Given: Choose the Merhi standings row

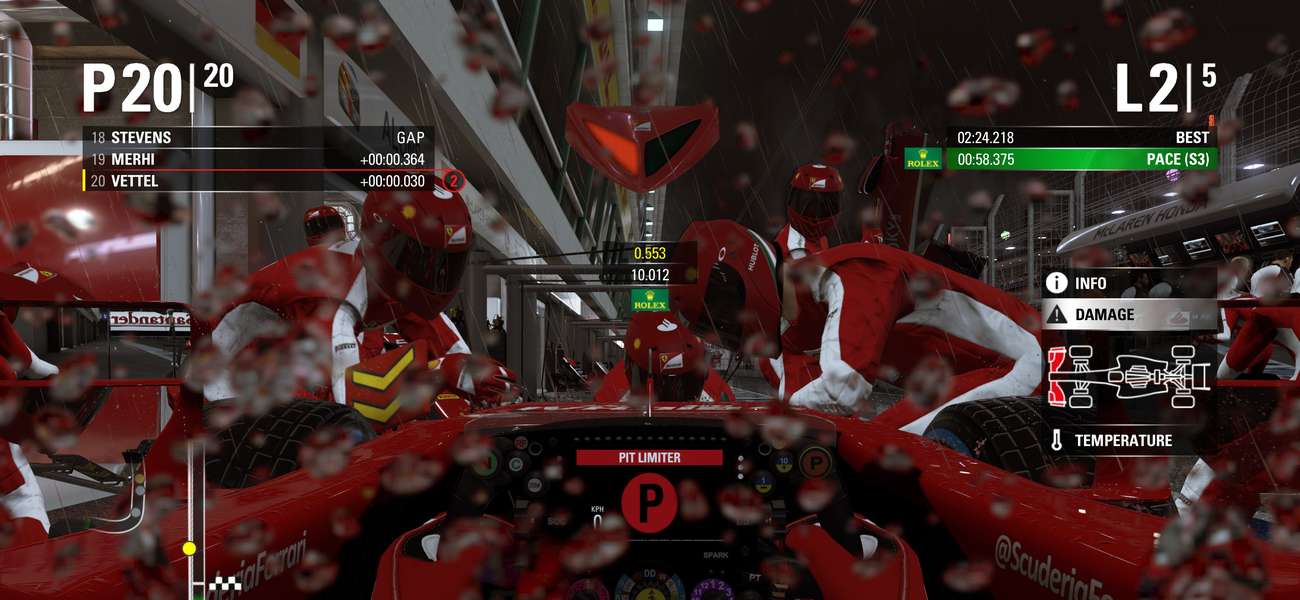Looking at the screenshot, I should point(258,159).
